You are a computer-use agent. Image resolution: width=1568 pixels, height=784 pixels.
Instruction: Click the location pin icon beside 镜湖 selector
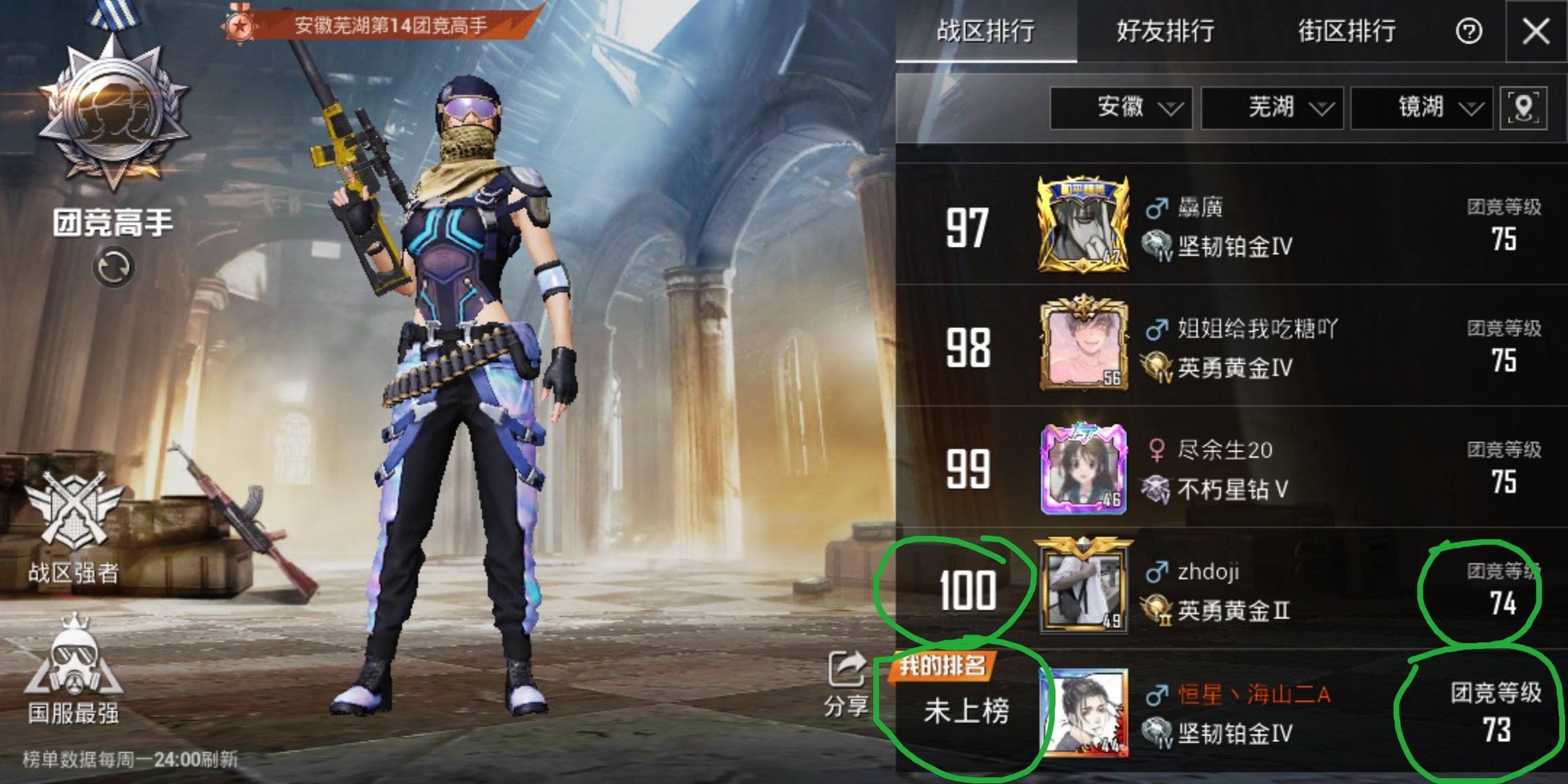pyautogui.click(x=1534, y=109)
